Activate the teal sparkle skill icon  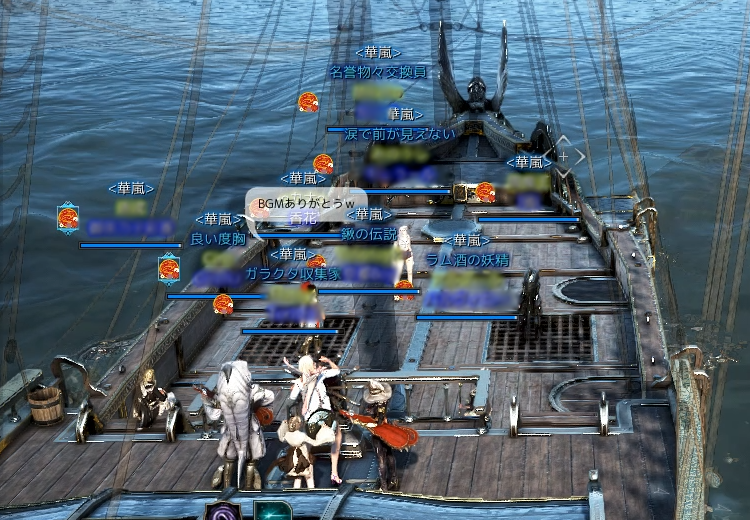(x=272, y=511)
